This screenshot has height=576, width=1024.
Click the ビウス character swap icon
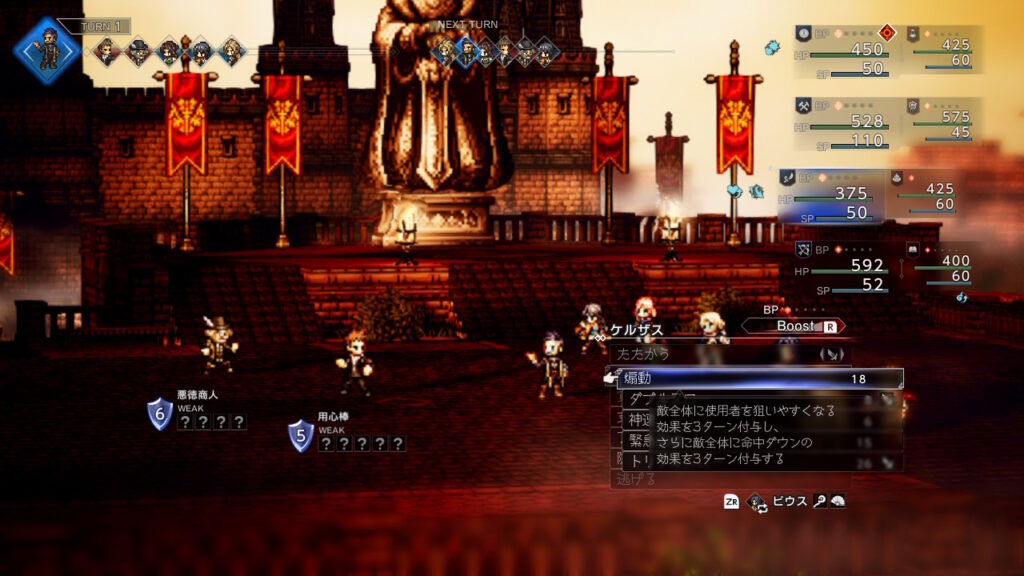coord(757,501)
